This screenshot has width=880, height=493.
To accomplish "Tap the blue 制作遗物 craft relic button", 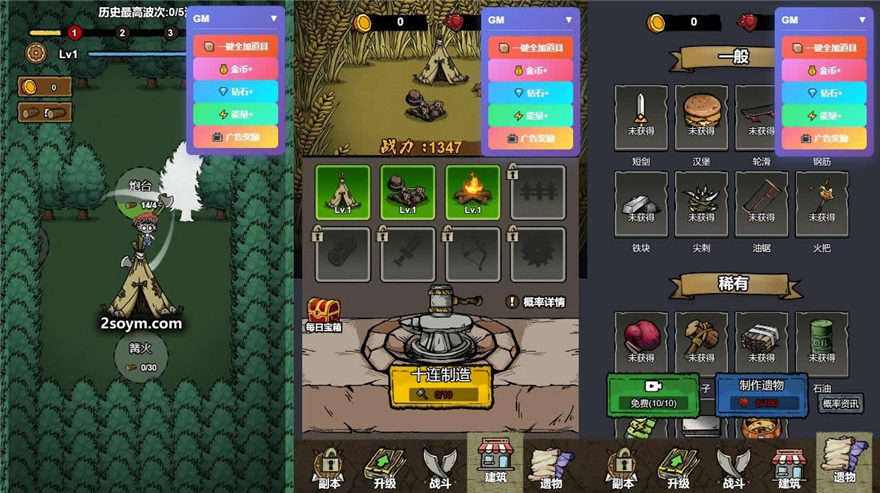I will click(761, 394).
